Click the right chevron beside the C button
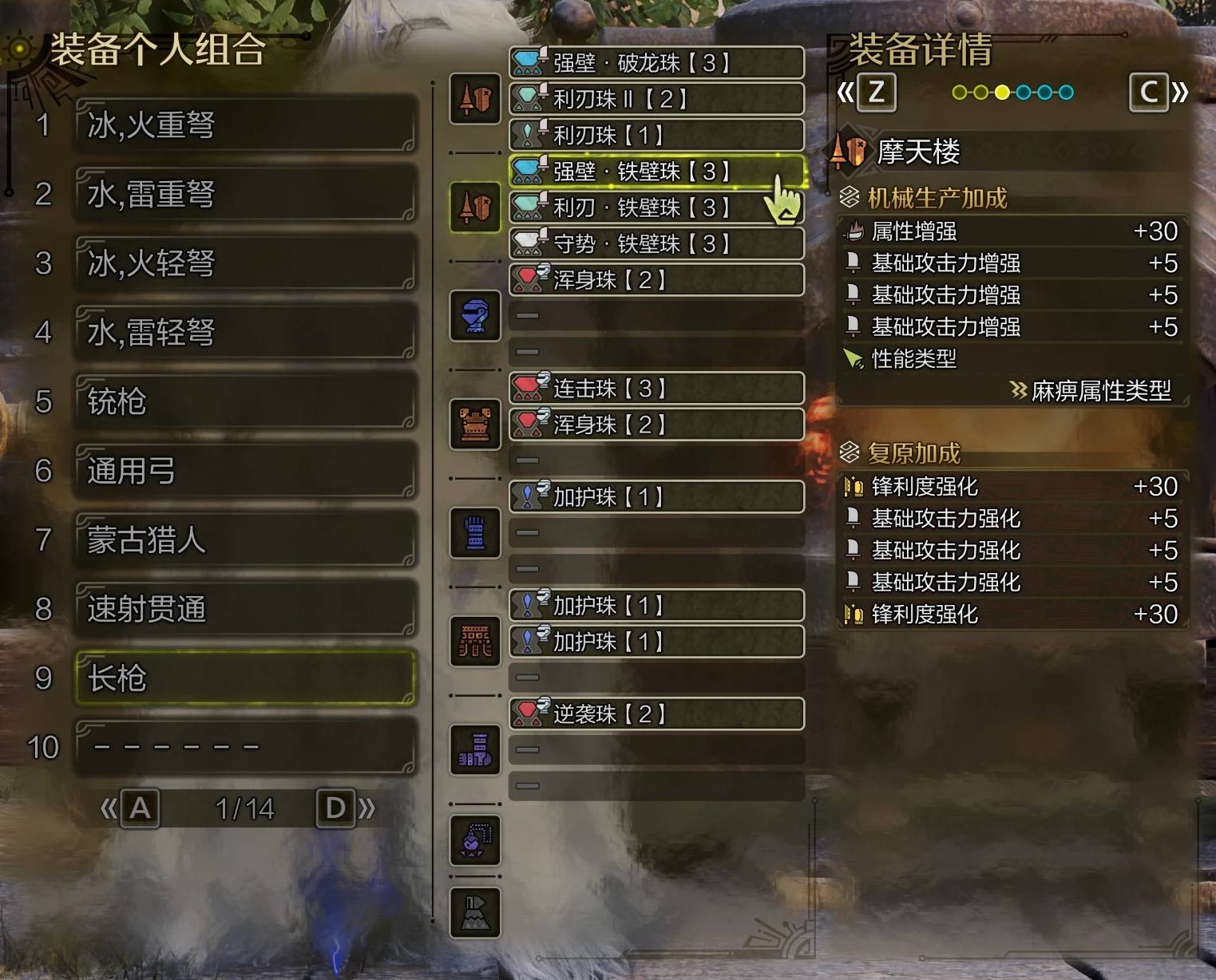The height and width of the screenshot is (980, 1216). click(x=1180, y=91)
